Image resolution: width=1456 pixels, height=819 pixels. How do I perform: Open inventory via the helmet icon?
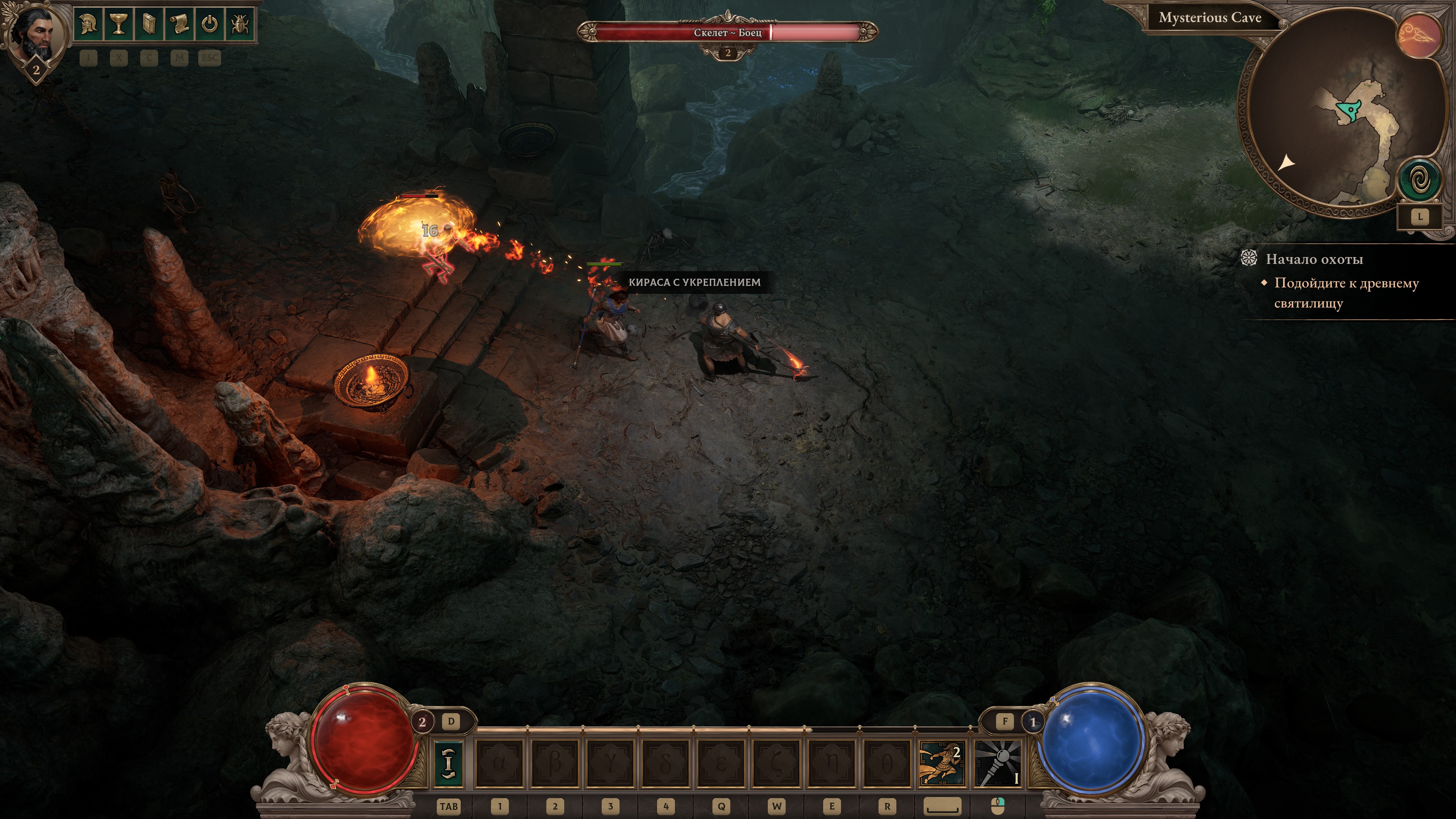click(89, 24)
